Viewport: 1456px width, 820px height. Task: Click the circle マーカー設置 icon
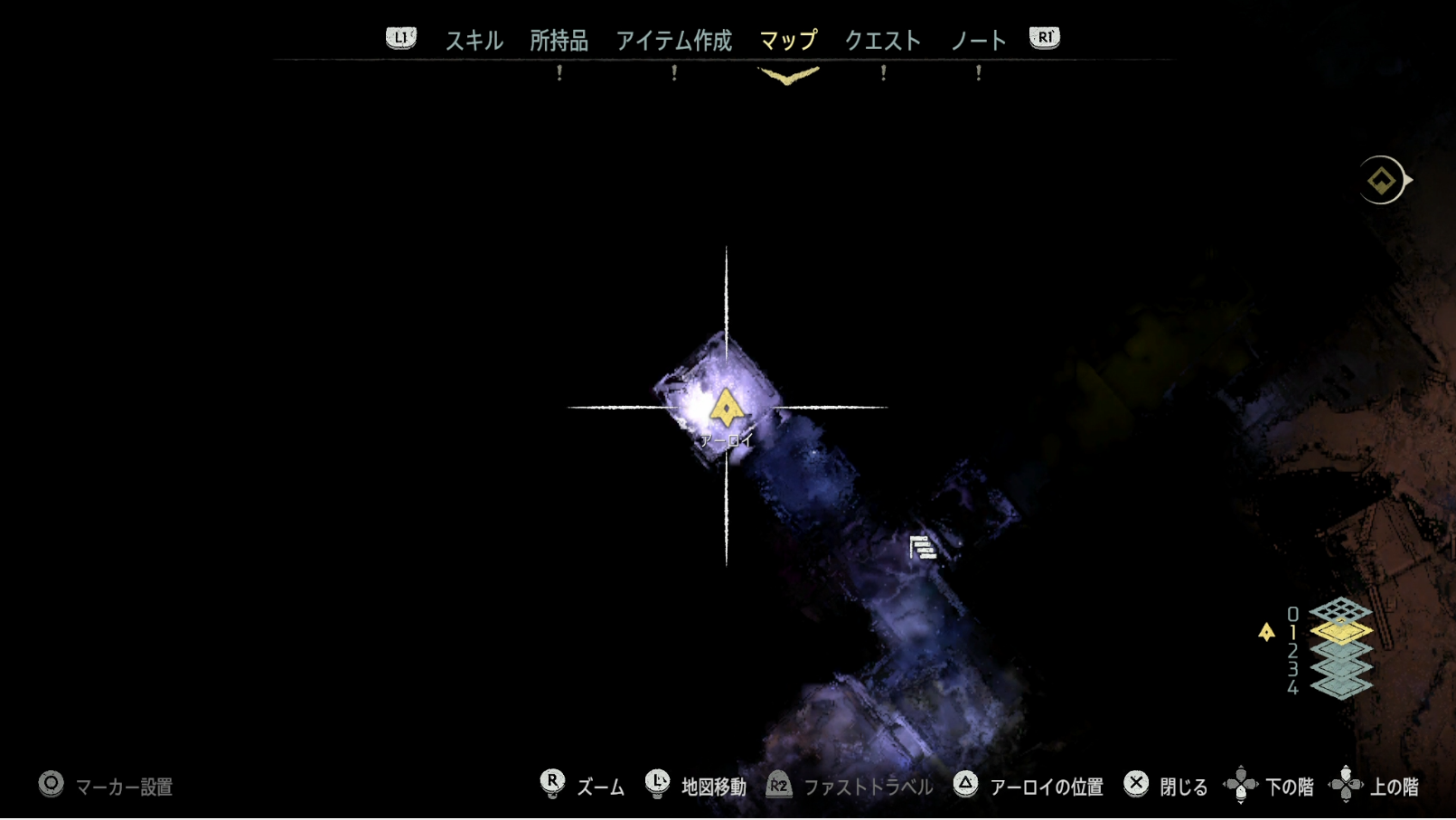click(51, 786)
